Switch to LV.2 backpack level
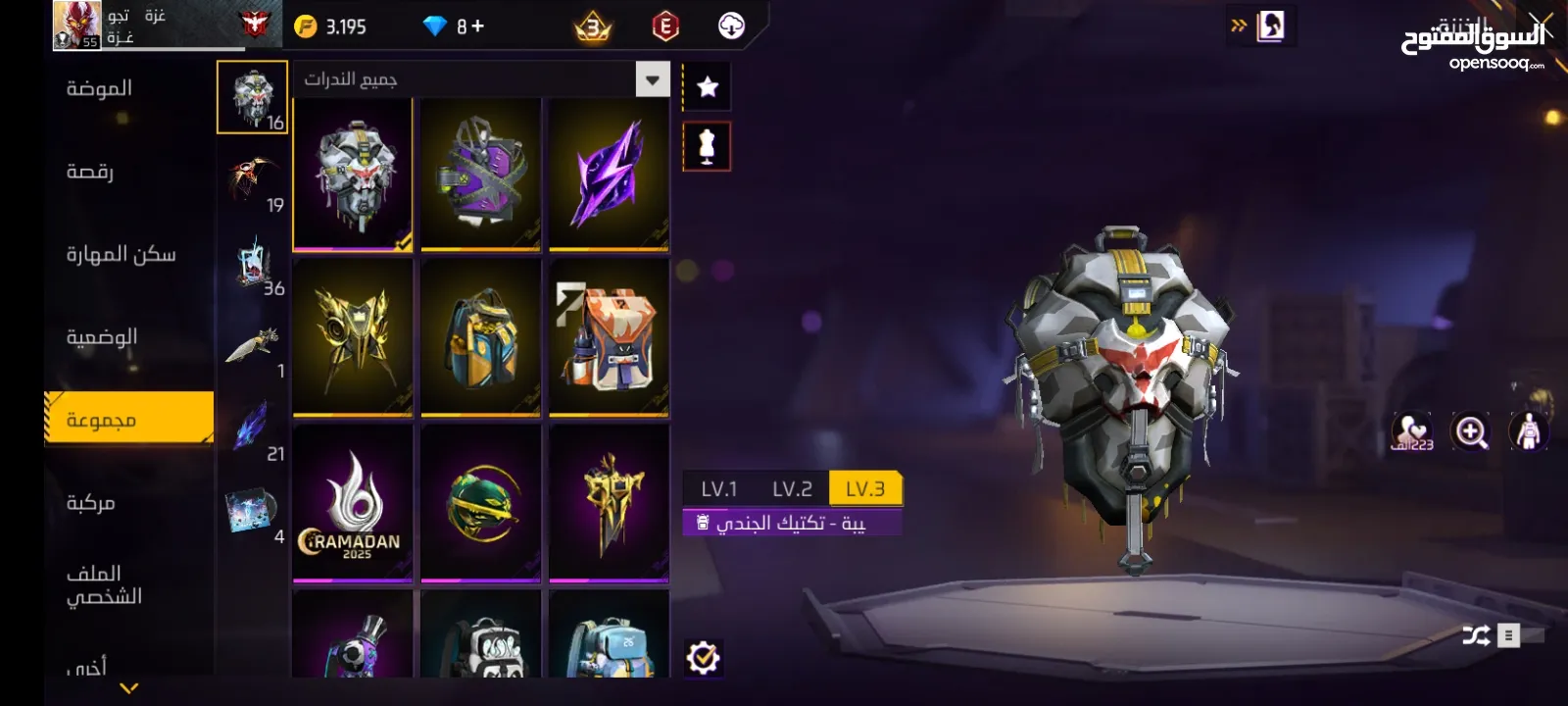This screenshot has height=706, width=1568. click(x=792, y=488)
